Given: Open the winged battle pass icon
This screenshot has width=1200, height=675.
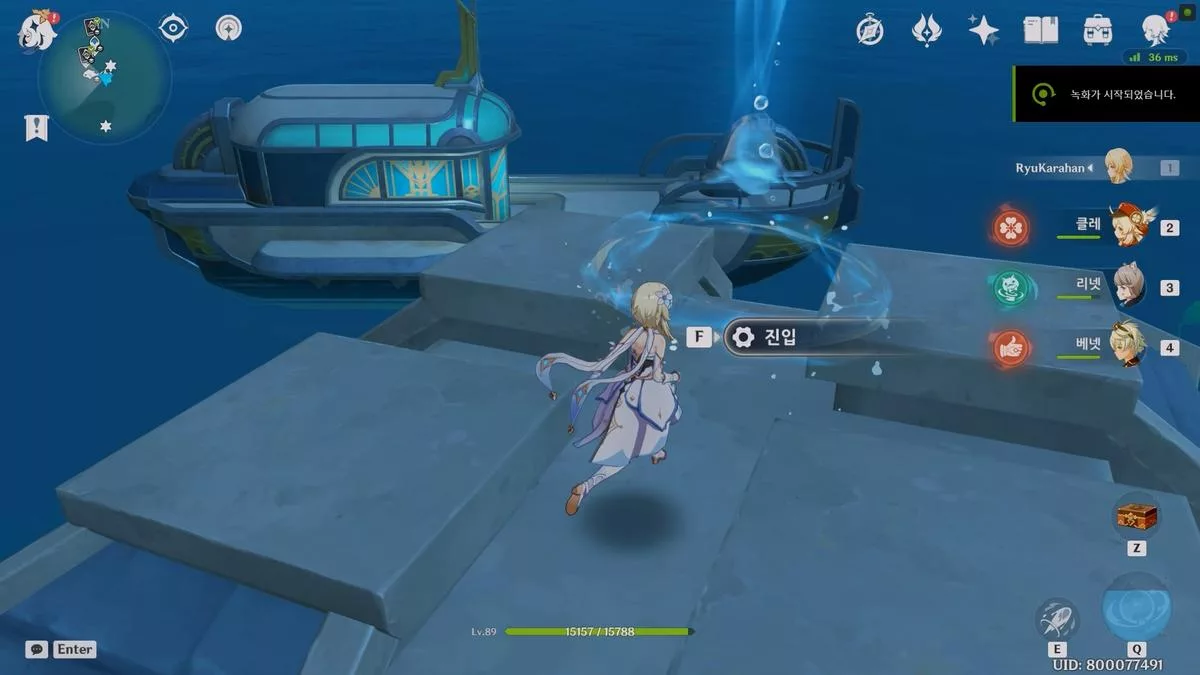Looking at the screenshot, I should pos(927,31).
